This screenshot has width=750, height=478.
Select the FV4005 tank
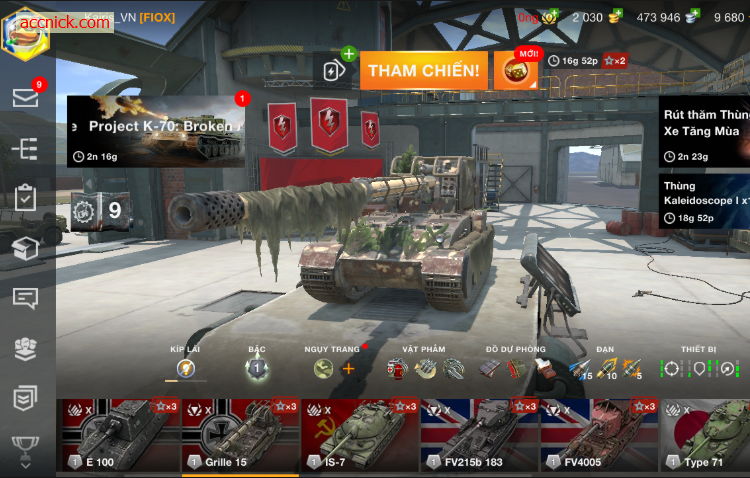600,435
